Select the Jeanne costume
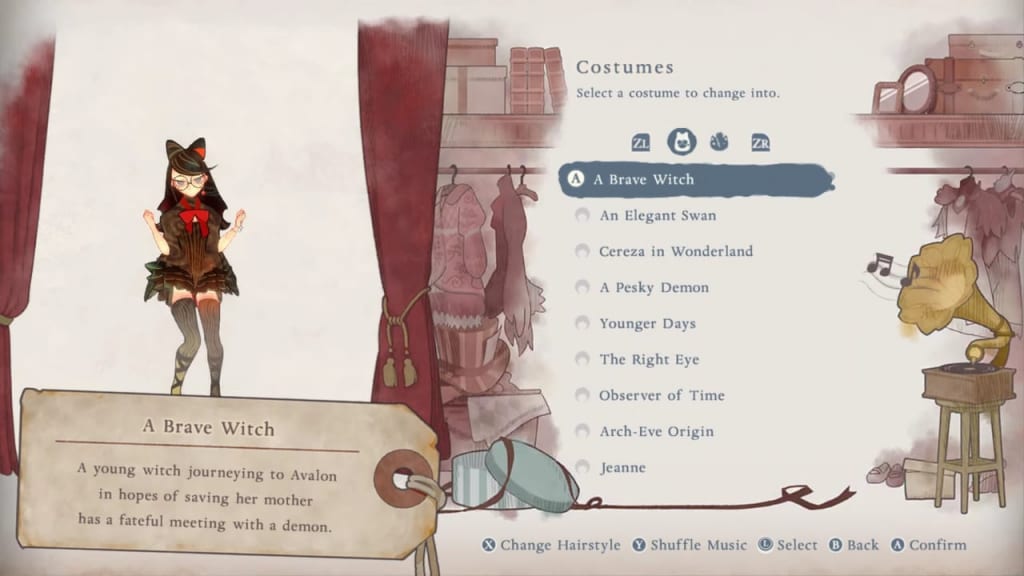 [622, 468]
